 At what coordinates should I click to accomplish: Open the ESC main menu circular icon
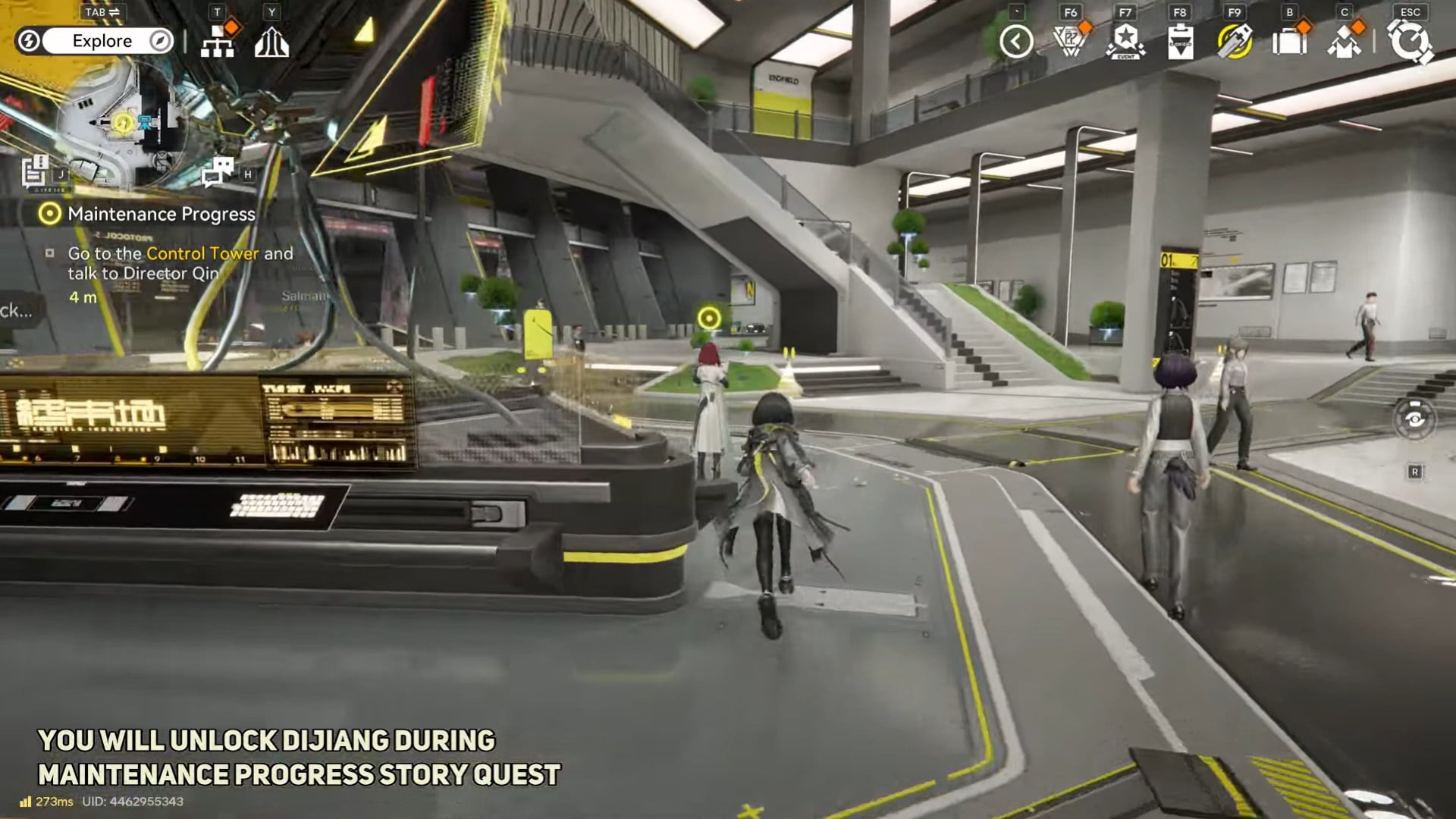click(x=1410, y=42)
